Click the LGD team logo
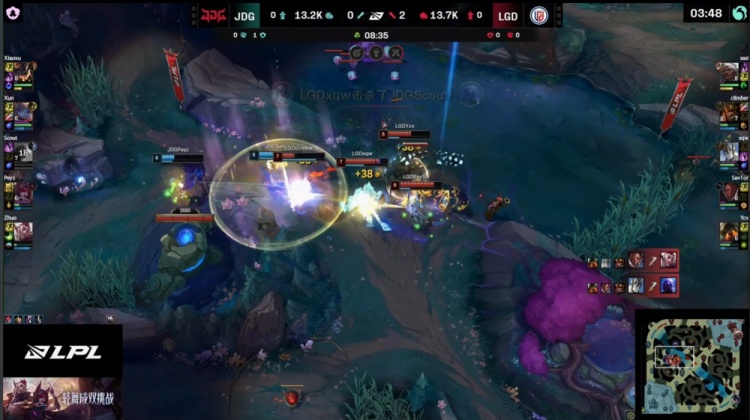The image size is (750, 420). click(539, 15)
